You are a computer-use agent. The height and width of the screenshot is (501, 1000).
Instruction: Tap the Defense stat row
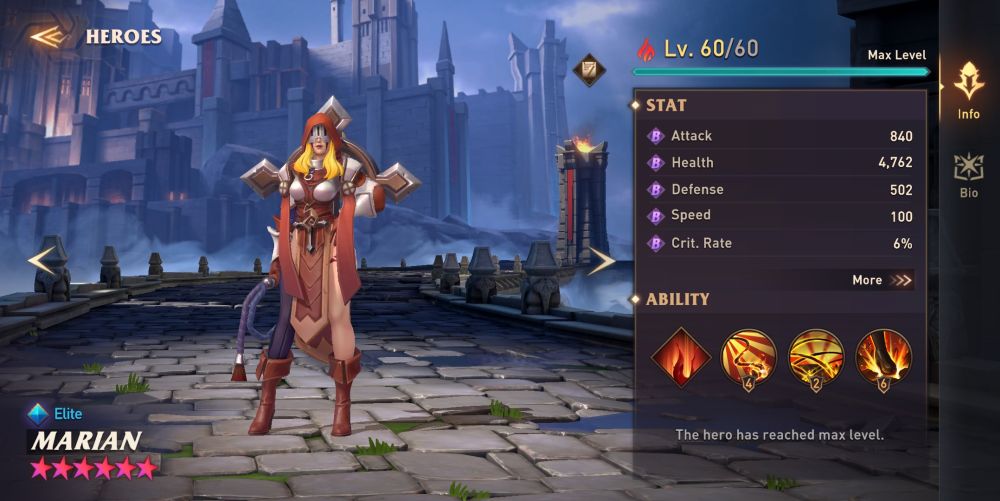tap(780, 190)
